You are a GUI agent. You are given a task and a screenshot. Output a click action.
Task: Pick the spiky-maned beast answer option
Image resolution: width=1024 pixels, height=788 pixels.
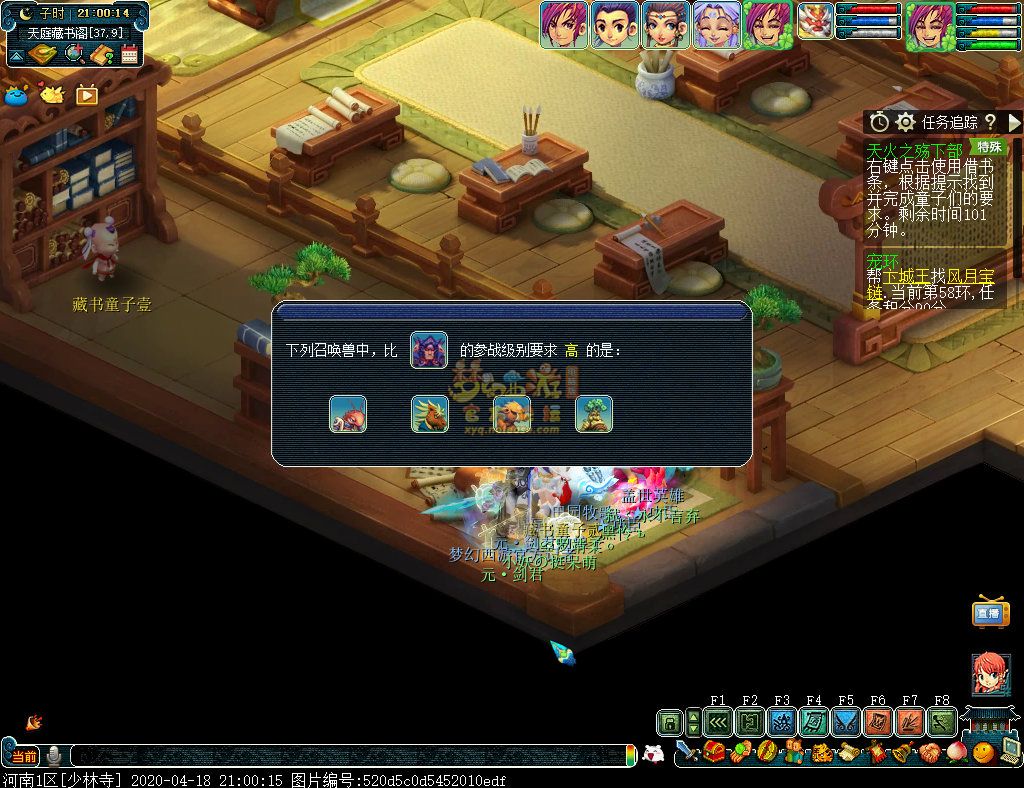(430, 414)
